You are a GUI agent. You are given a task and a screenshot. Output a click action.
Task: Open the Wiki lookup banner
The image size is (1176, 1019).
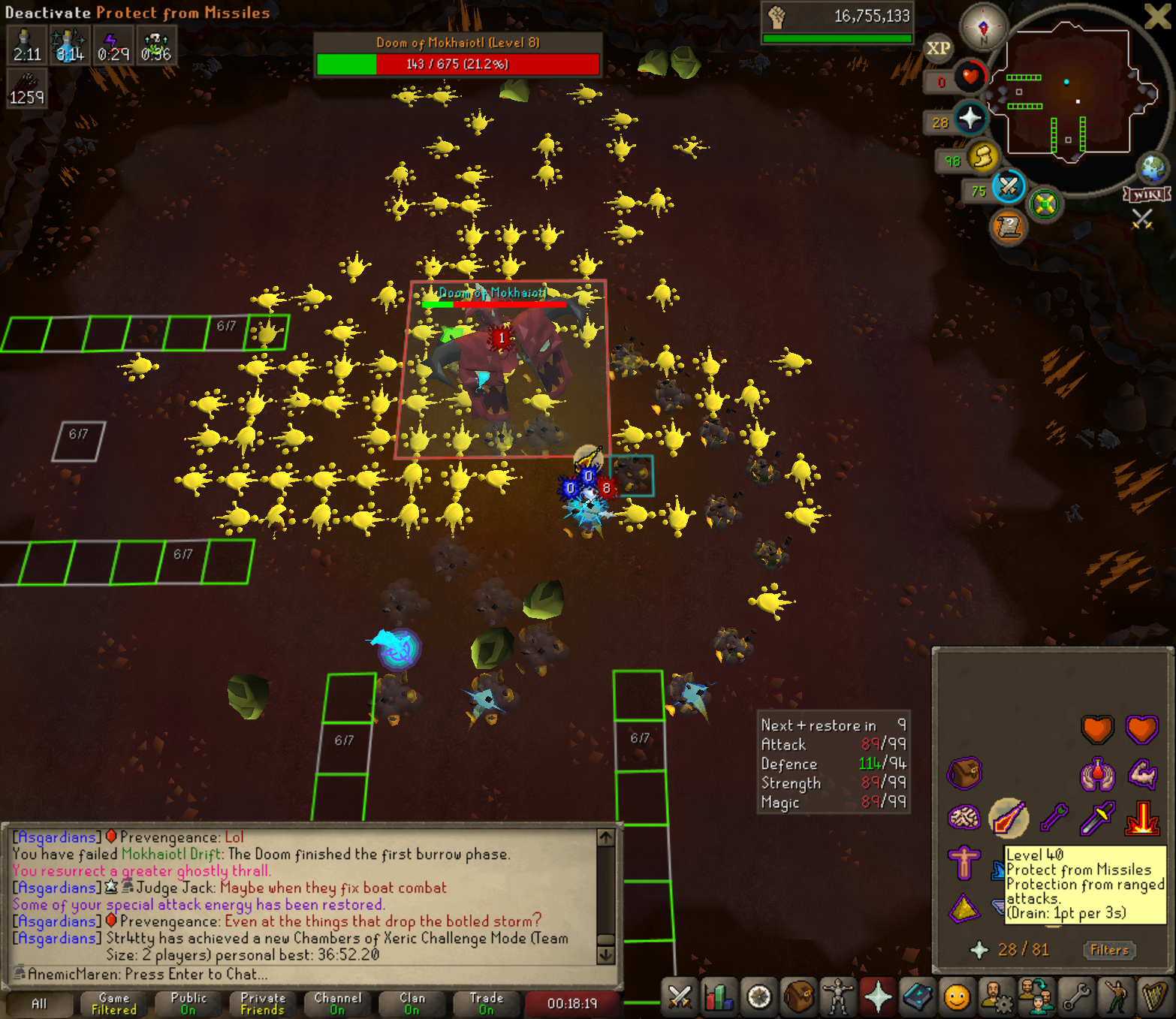click(x=1147, y=194)
